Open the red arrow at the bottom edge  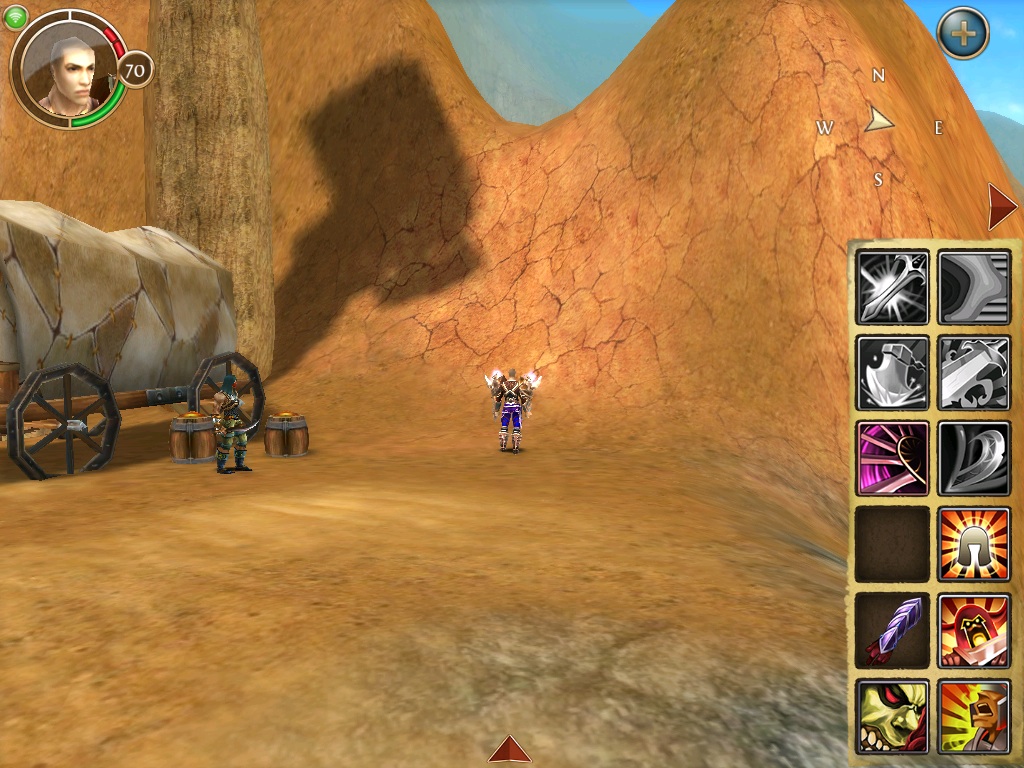510,750
